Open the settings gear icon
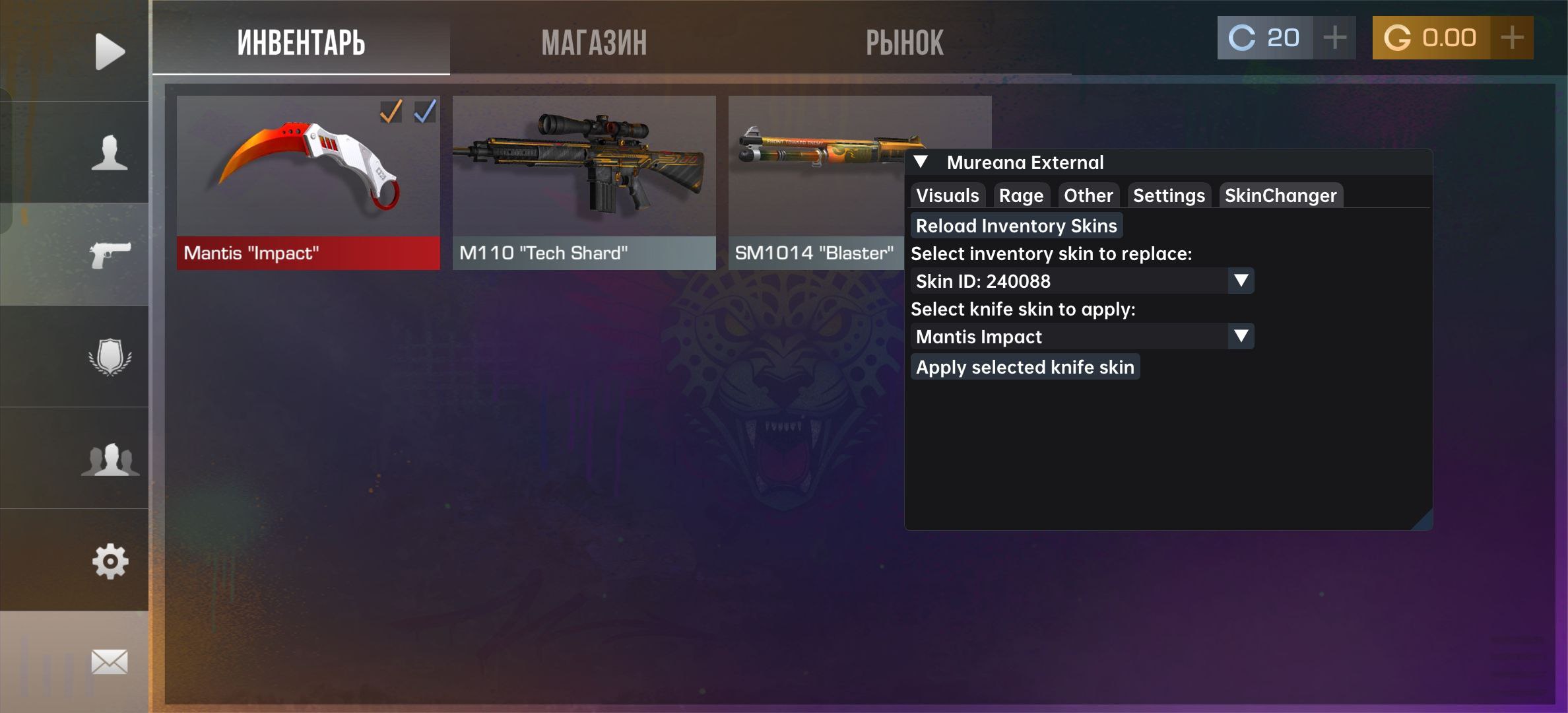Viewport: 1568px width, 713px height. point(110,562)
